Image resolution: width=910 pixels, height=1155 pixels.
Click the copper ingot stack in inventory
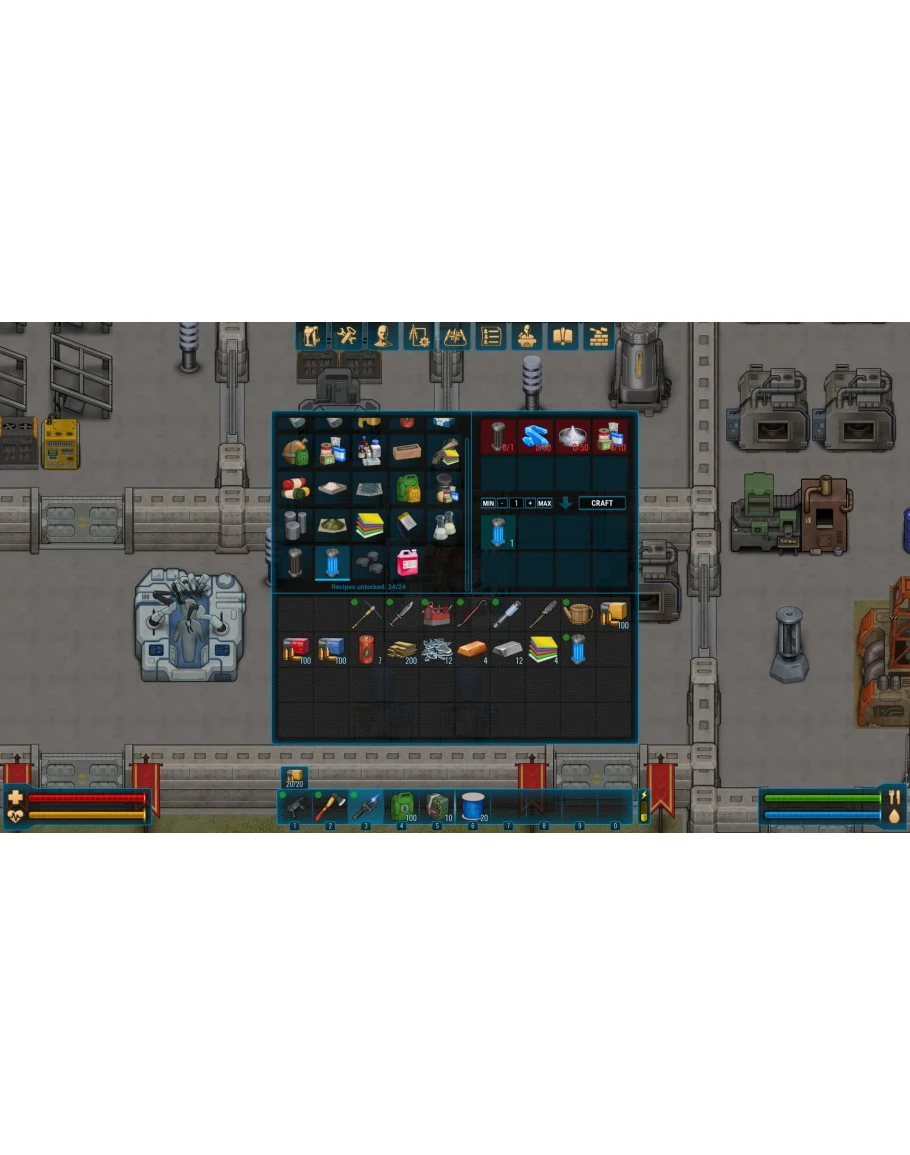pos(472,650)
